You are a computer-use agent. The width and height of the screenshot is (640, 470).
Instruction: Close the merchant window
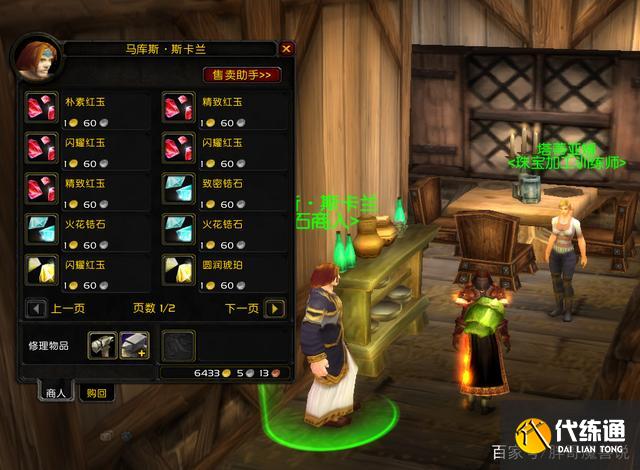[x=287, y=48]
